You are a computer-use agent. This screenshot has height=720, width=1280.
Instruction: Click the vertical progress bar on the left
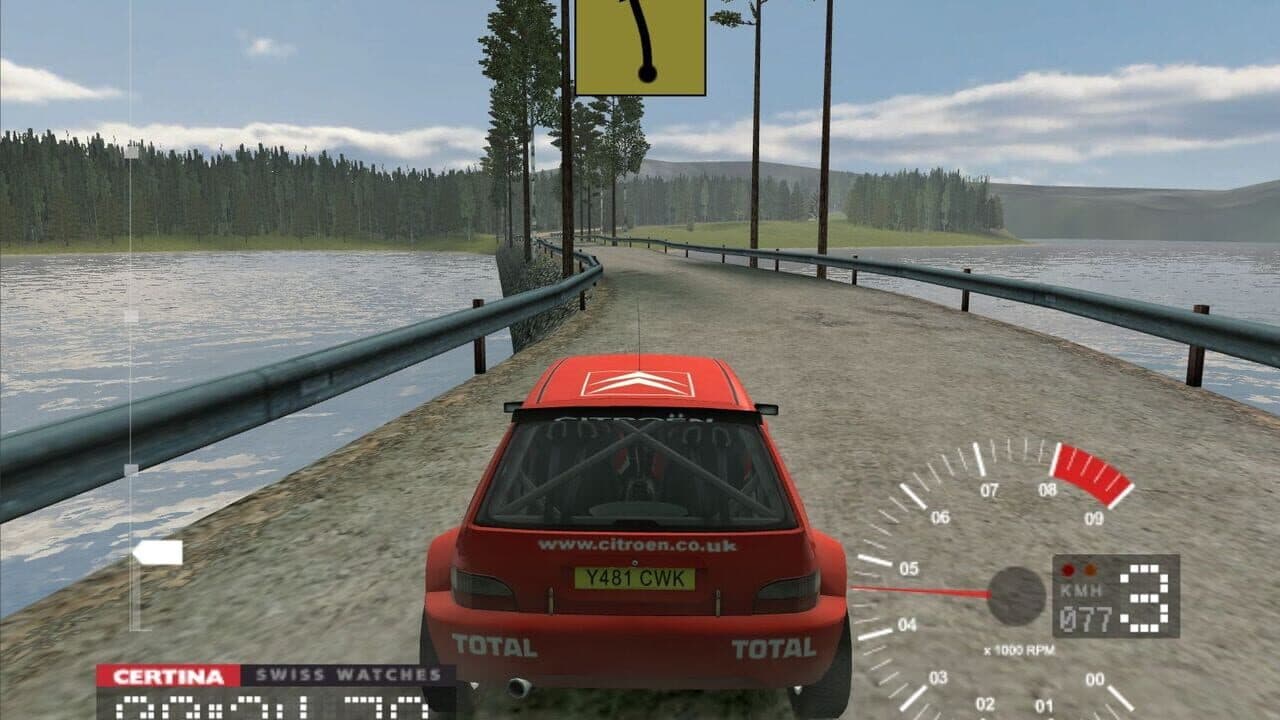pyautogui.click(x=130, y=300)
